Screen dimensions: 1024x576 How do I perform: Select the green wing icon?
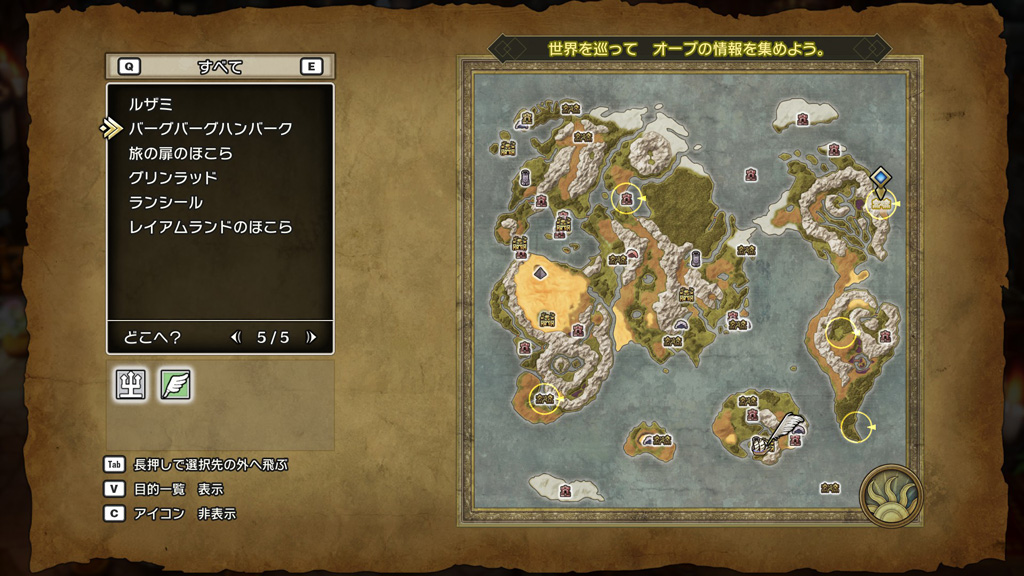click(176, 385)
